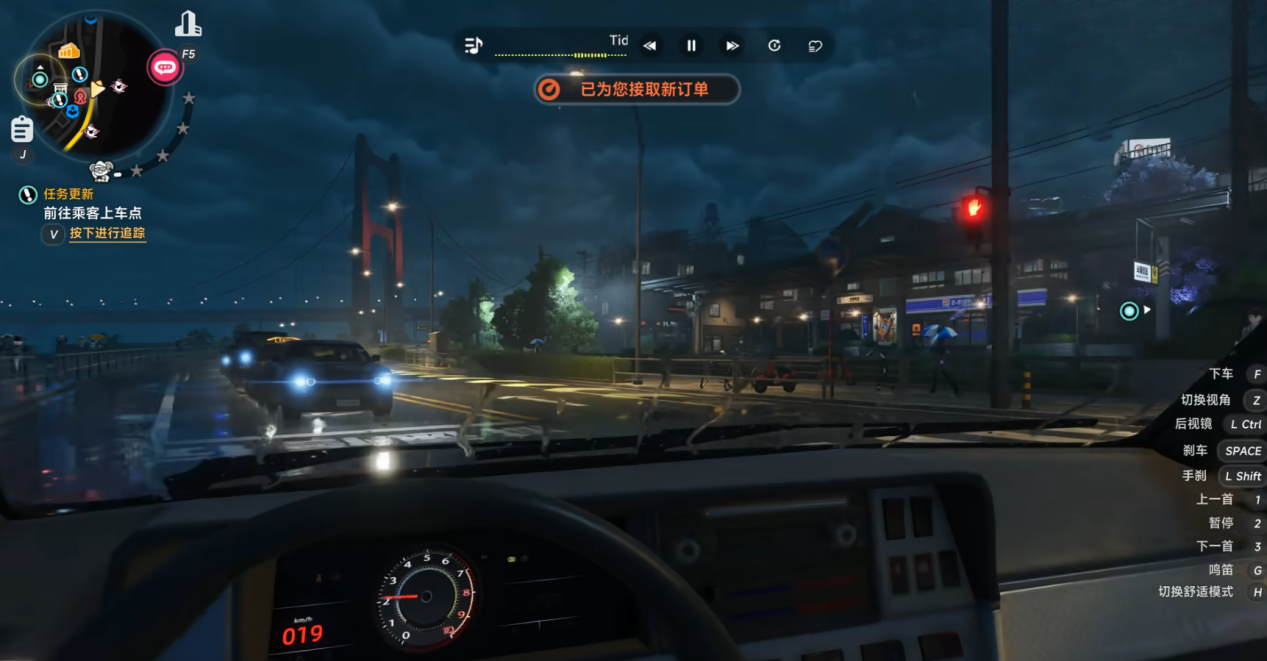1267x661 pixels.
Task: Open the pink chat bubble icon
Action: point(165,67)
